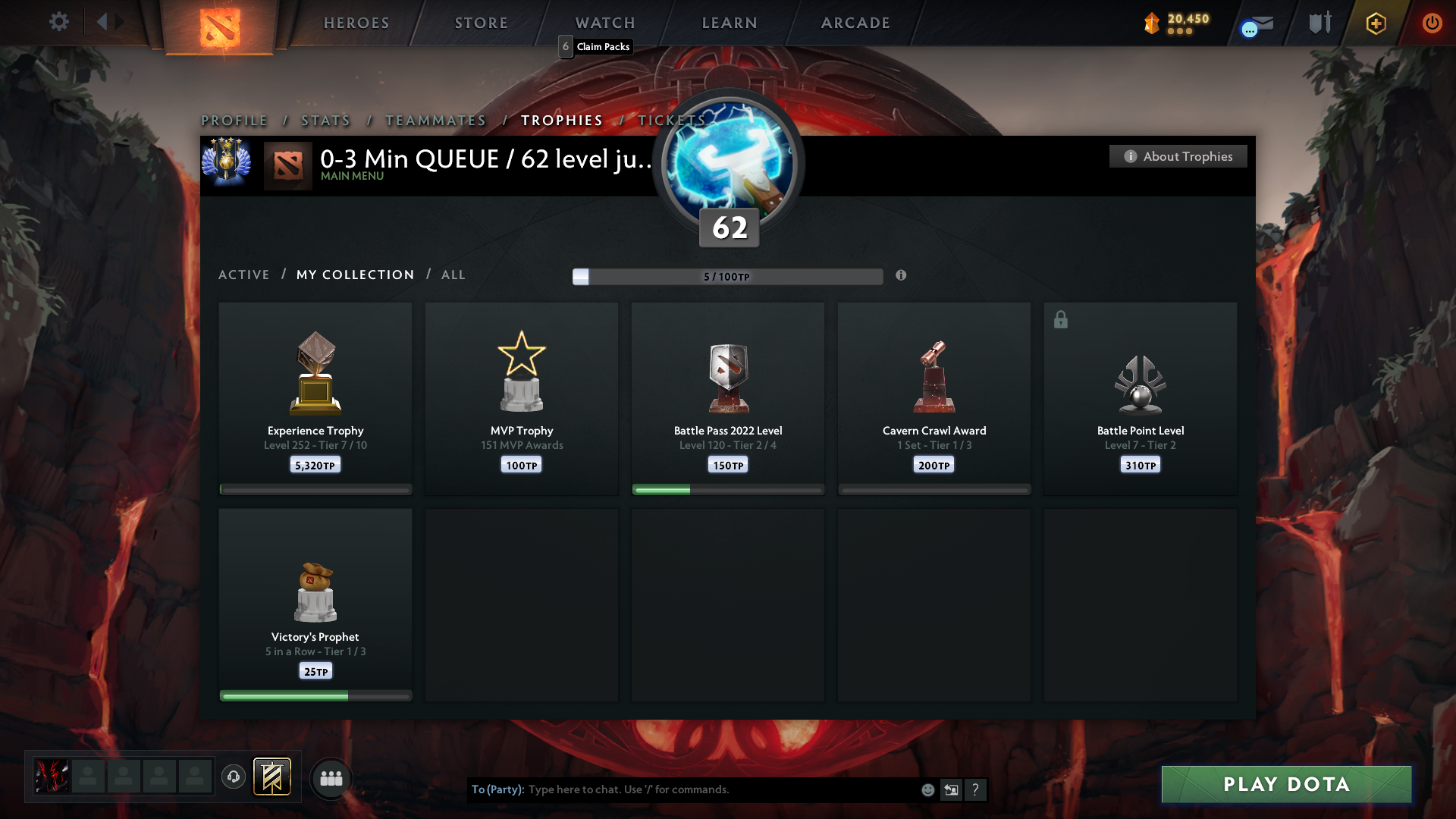Viewport: 1456px width, 819px height.
Task: Switch to the STATS profile tab
Action: pyautogui.click(x=325, y=120)
